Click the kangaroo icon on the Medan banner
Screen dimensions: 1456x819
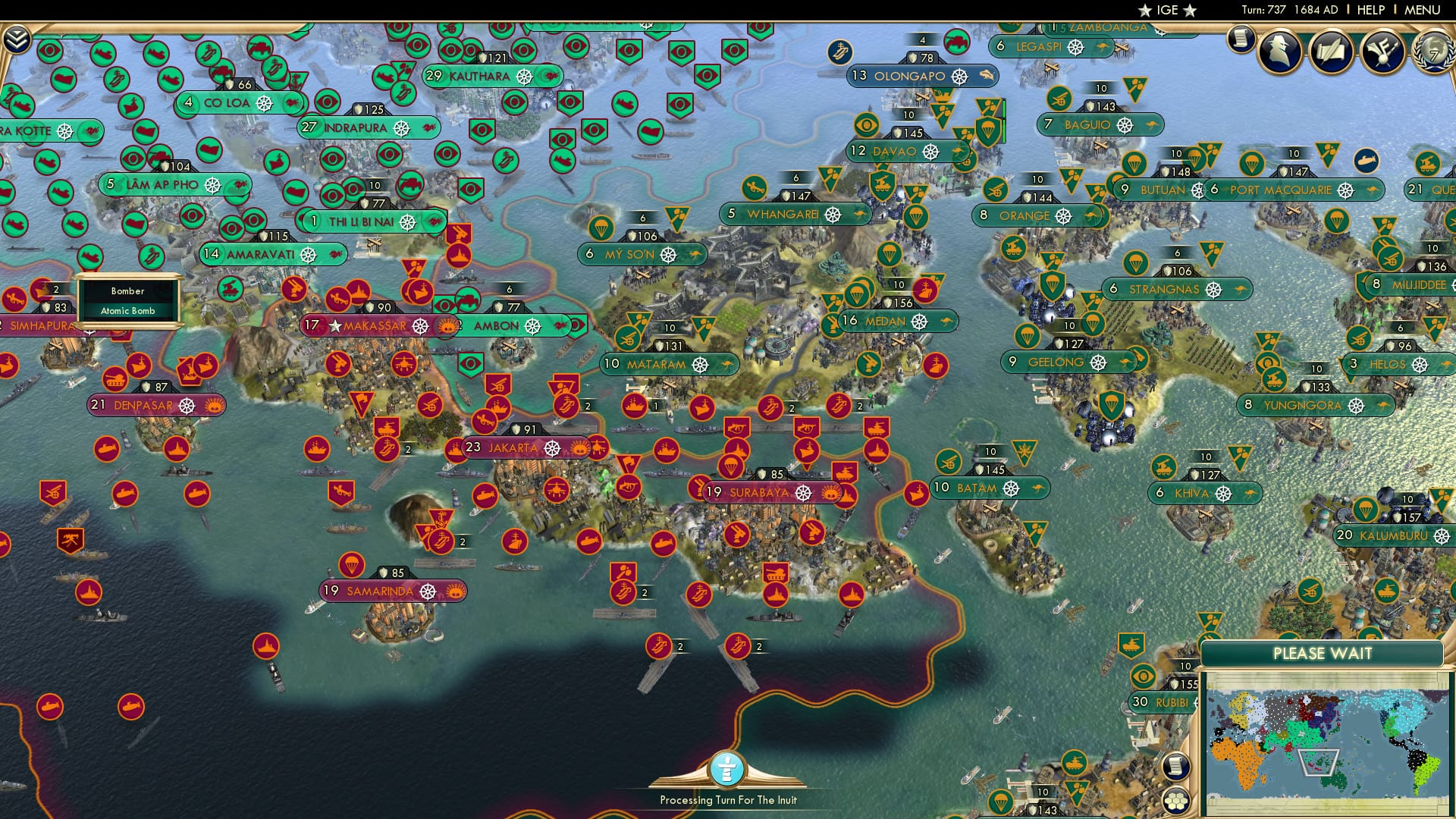947,322
